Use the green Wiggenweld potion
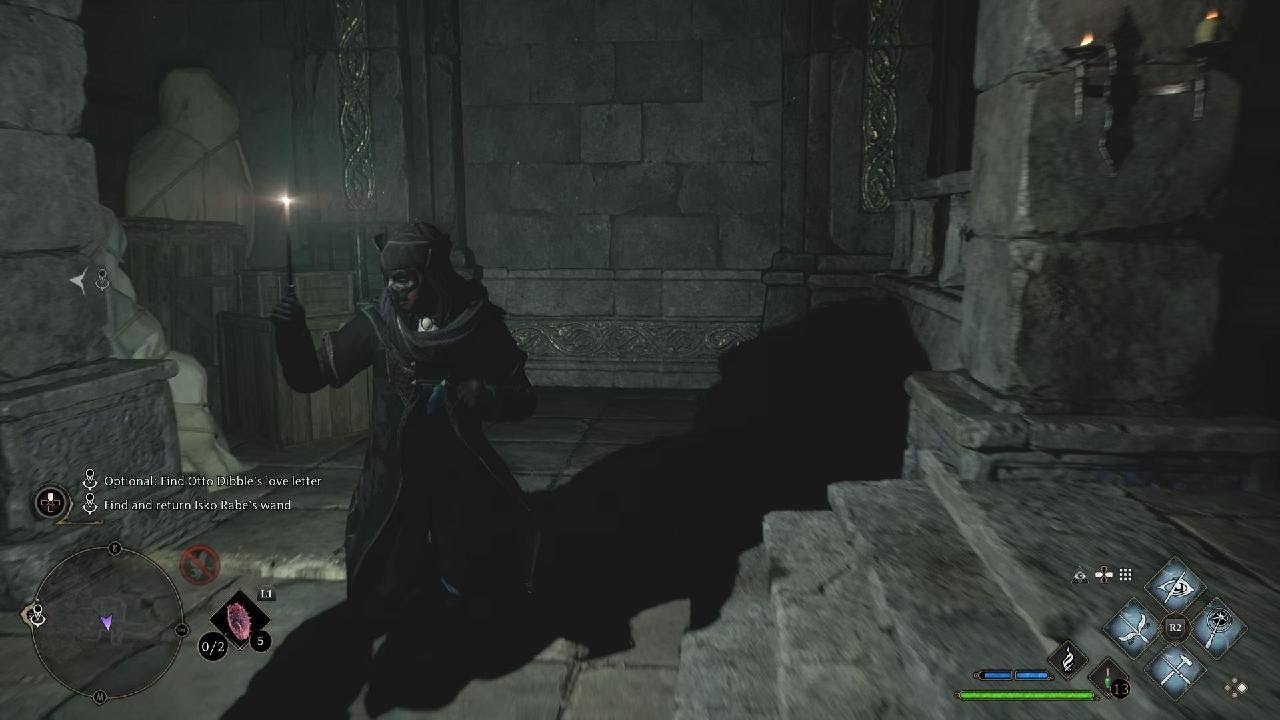 tap(1107, 677)
